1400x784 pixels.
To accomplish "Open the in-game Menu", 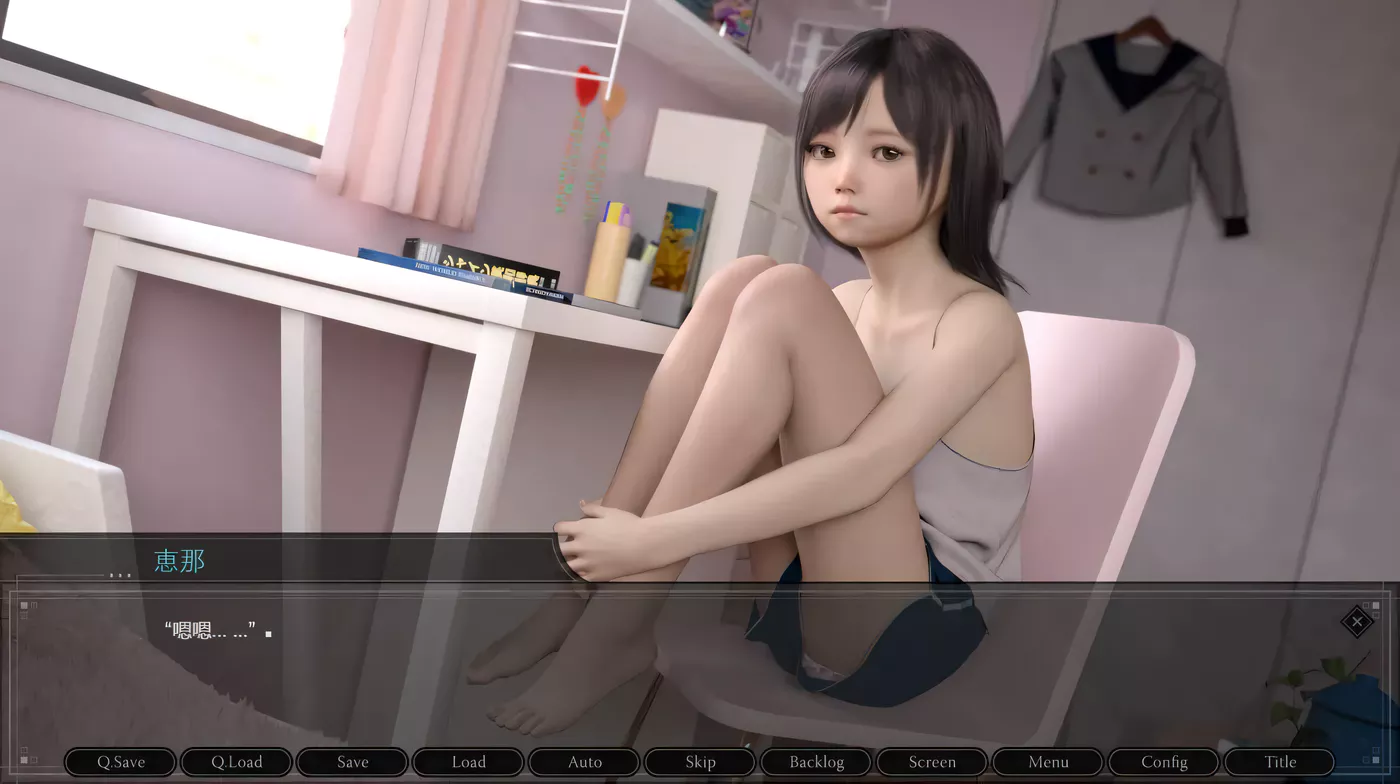I will [1048, 761].
